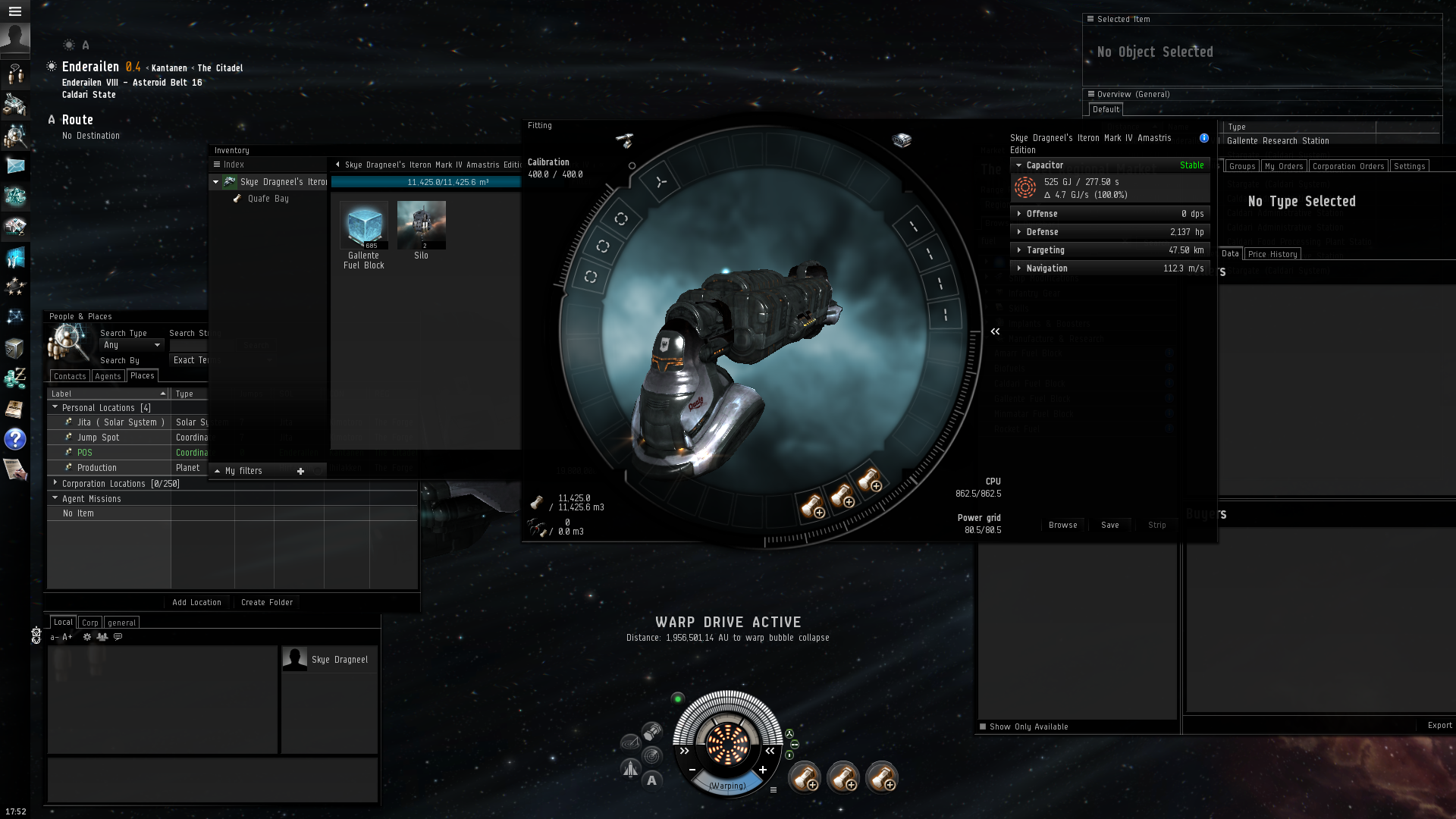
Task: Open the My Orders market tab
Action: click(x=1283, y=166)
